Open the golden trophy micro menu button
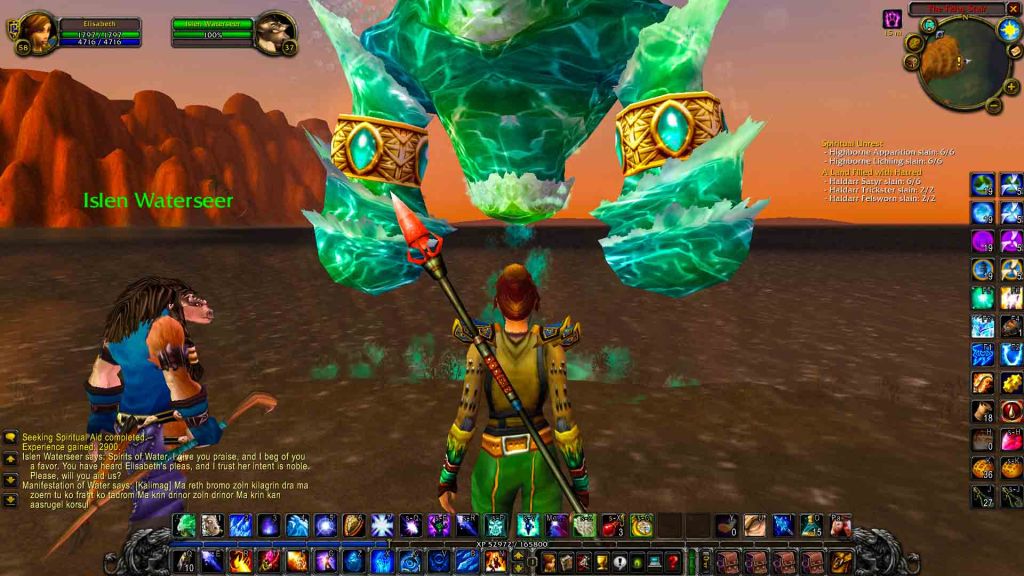 (x=600, y=562)
